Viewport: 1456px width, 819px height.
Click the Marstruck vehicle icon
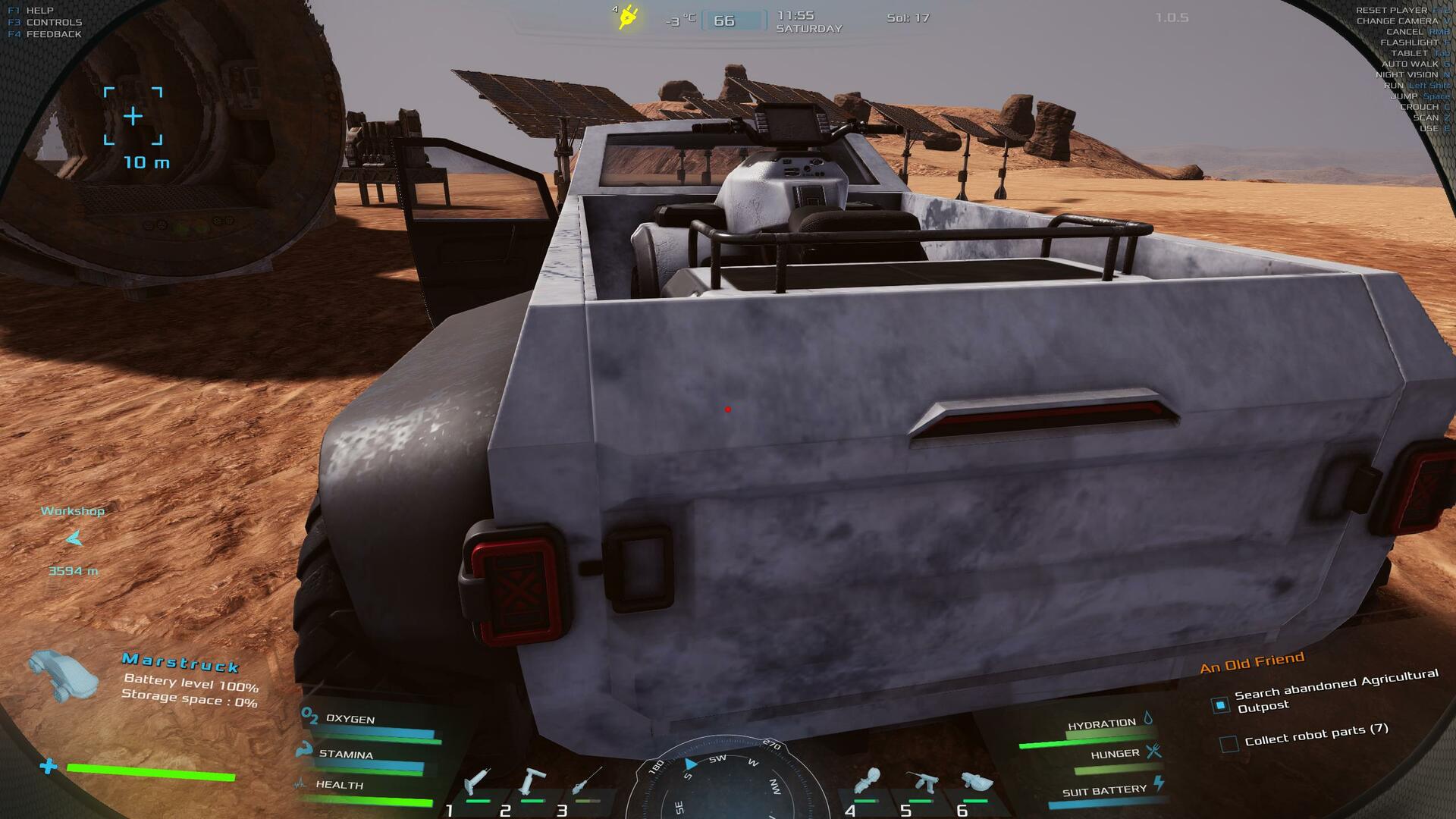click(64, 675)
